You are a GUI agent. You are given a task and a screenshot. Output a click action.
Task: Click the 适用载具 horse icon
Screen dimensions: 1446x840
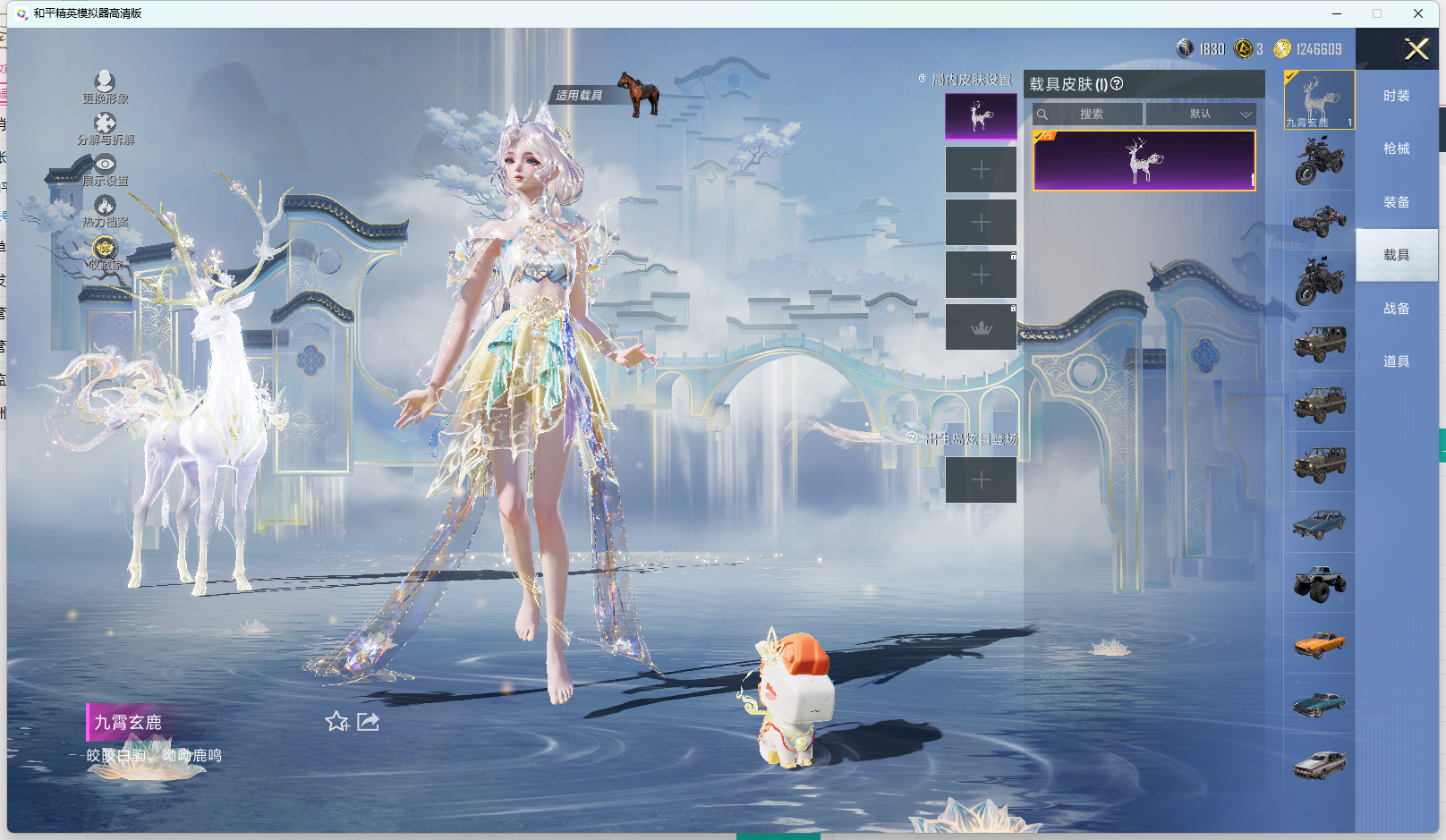(638, 94)
